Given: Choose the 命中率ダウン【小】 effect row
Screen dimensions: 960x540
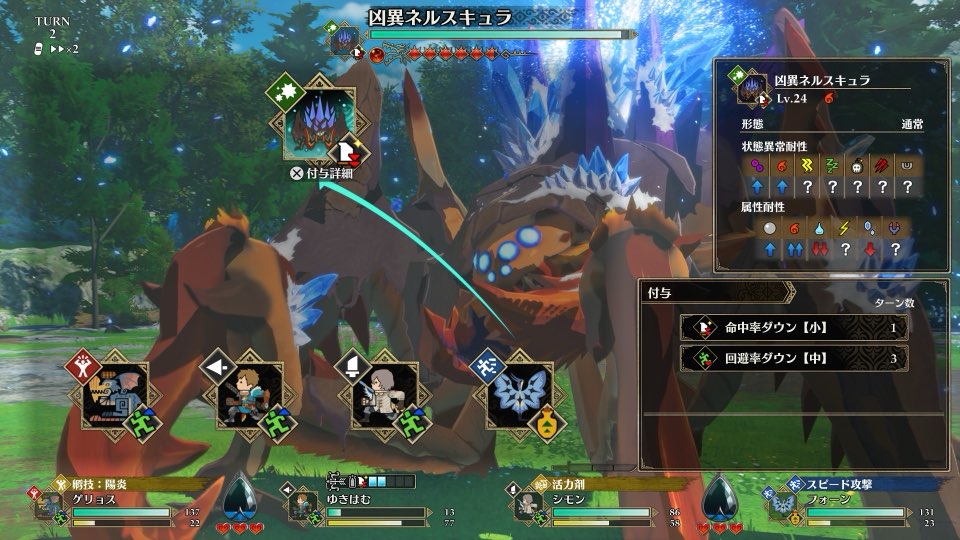Looking at the screenshot, I should pos(787,327).
